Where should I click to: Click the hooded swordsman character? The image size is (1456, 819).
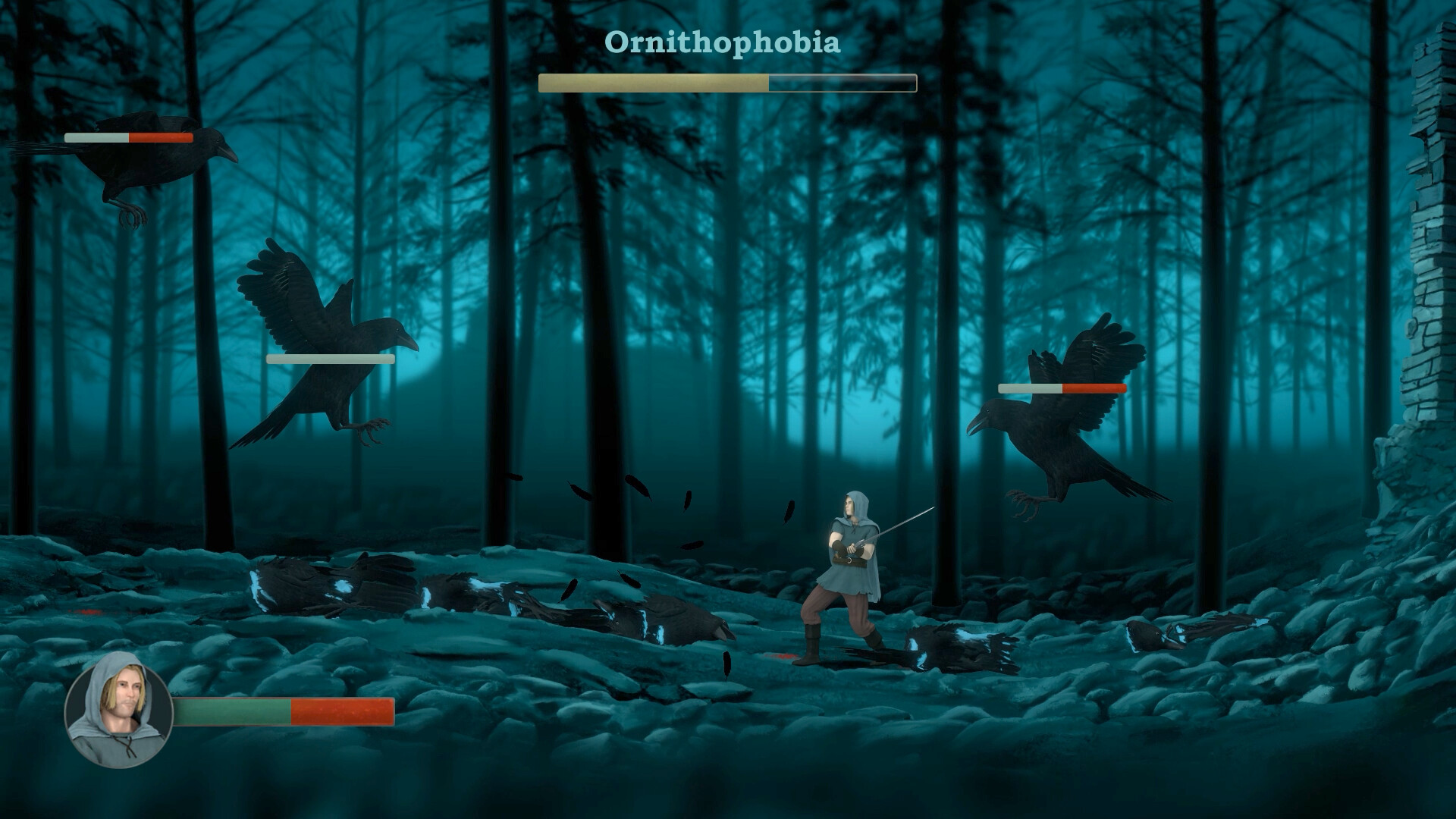pyautogui.click(x=849, y=569)
